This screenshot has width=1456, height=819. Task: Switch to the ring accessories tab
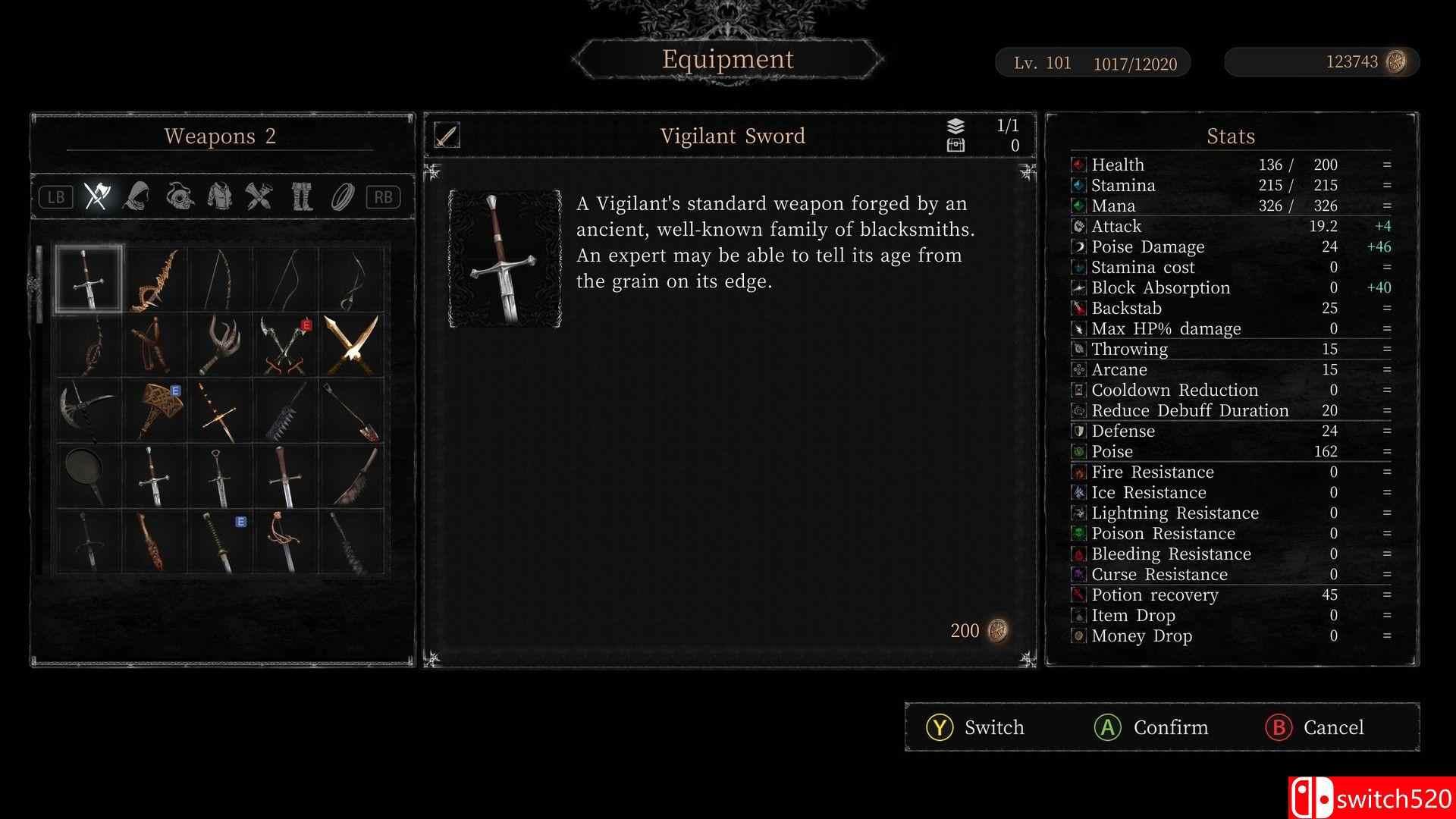tap(343, 197)
